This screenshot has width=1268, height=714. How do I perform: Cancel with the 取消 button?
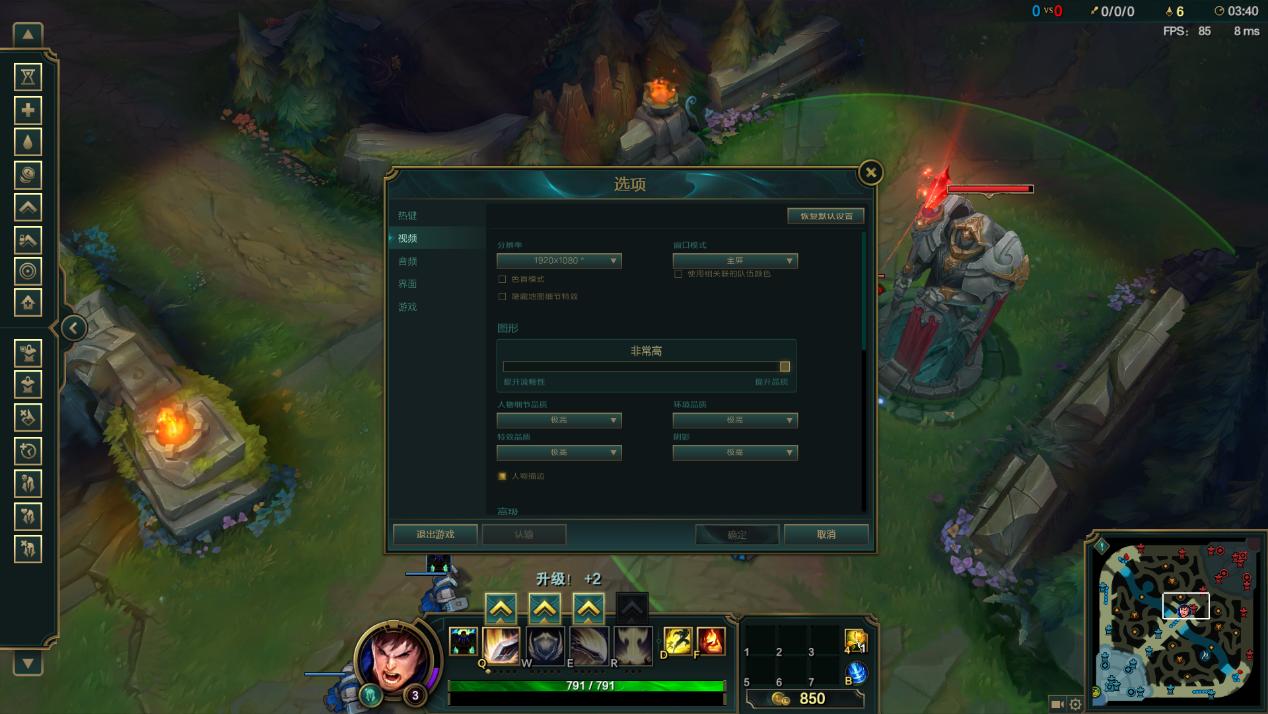826,534
